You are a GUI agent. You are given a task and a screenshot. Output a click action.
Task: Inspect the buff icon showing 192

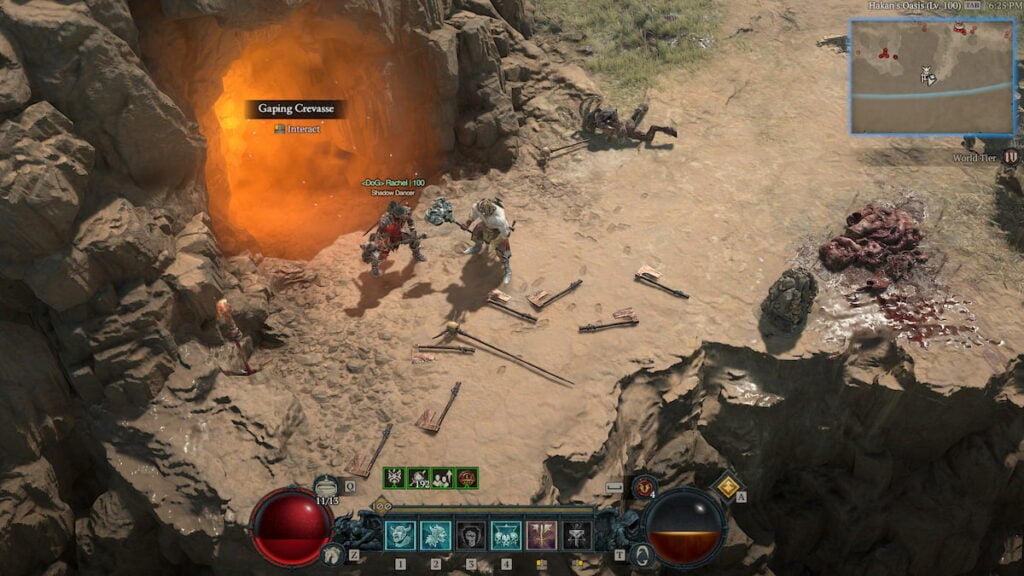click(x=418, y=478)
